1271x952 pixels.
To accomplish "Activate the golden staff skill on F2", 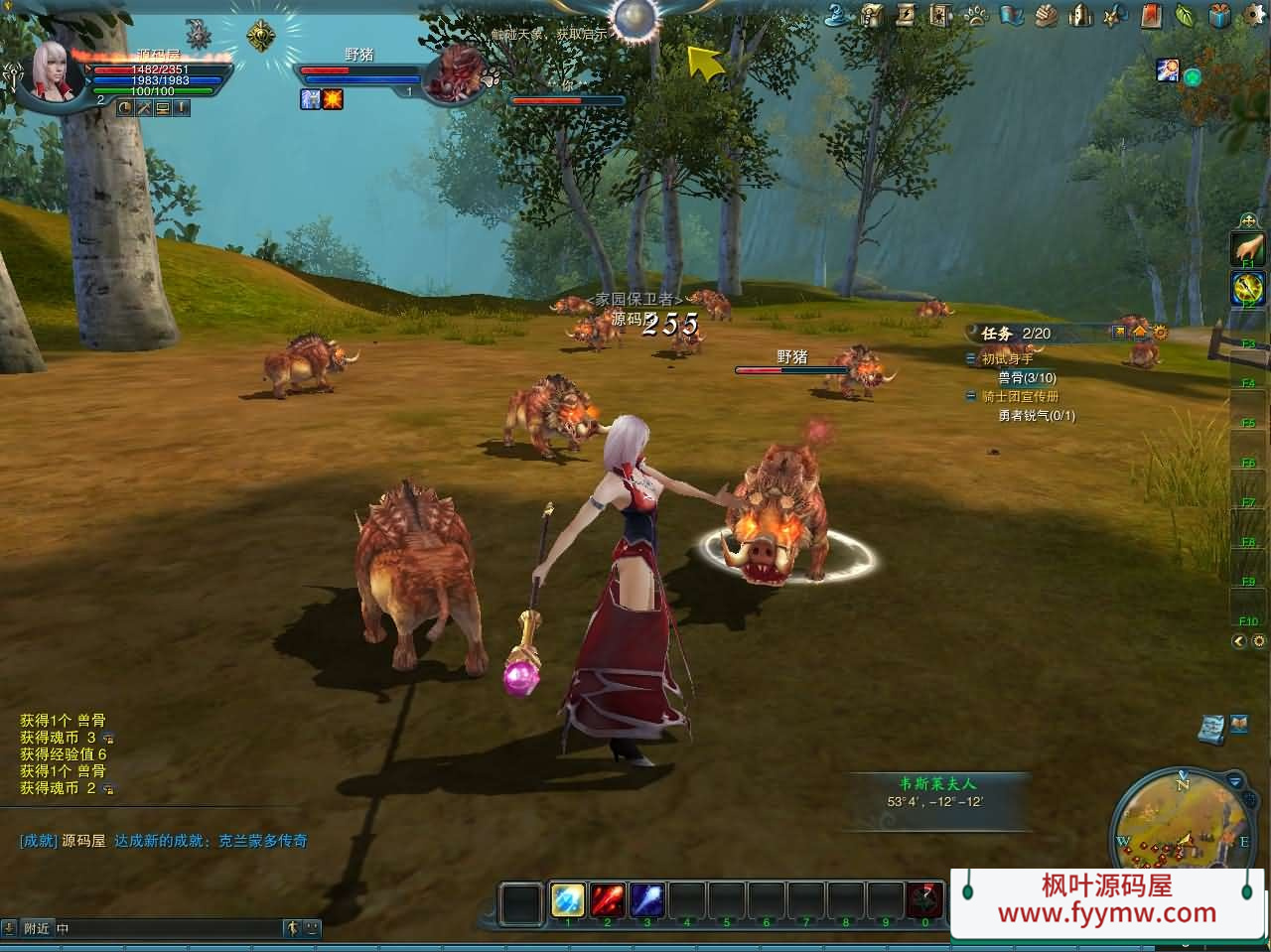I will [1248, 288].
